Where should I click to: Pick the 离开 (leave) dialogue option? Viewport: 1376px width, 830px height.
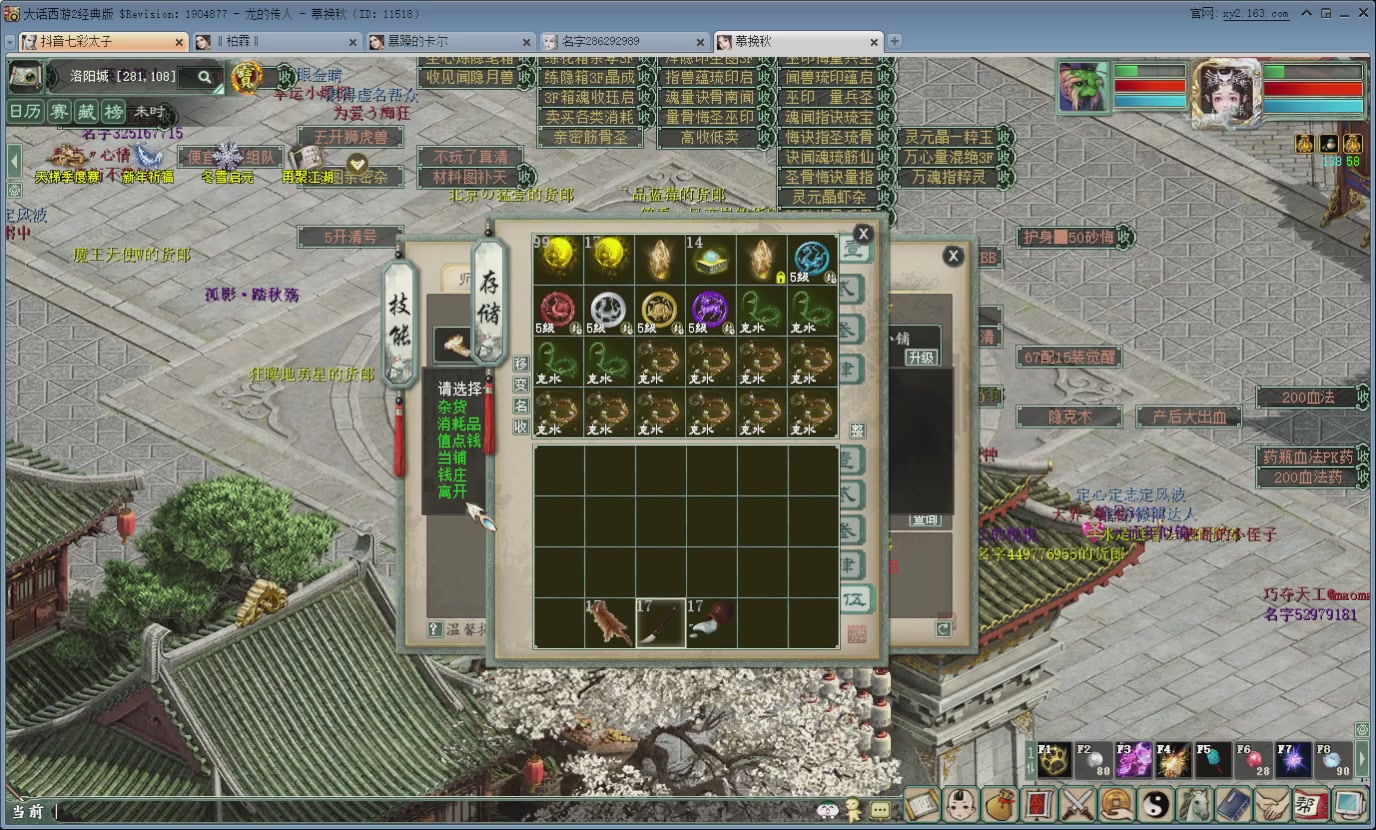[452, 491]
